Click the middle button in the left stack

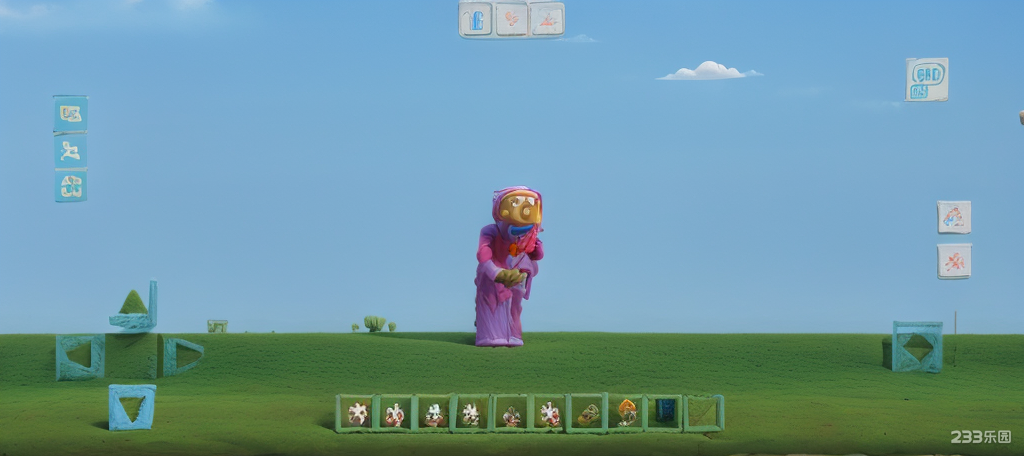70,151
